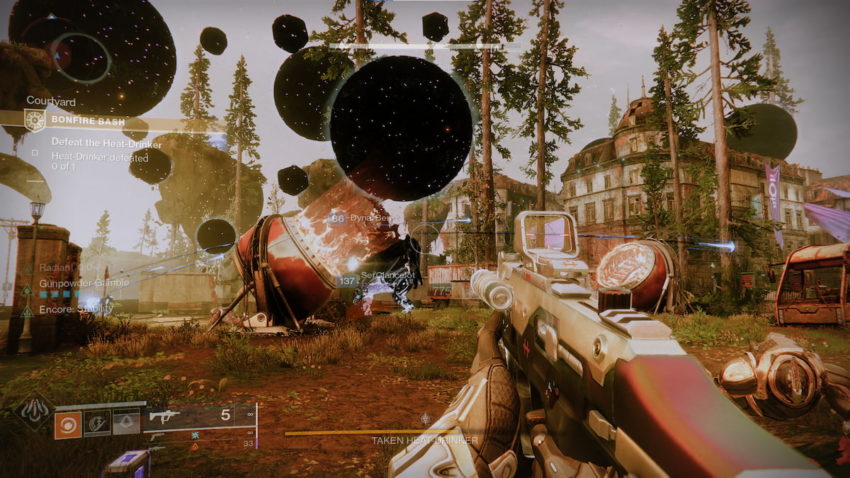The width and height of the screenshot is (850, 478).
Task: Click the Gunpowder Gamble buff entry
Action: coord(82,283)
